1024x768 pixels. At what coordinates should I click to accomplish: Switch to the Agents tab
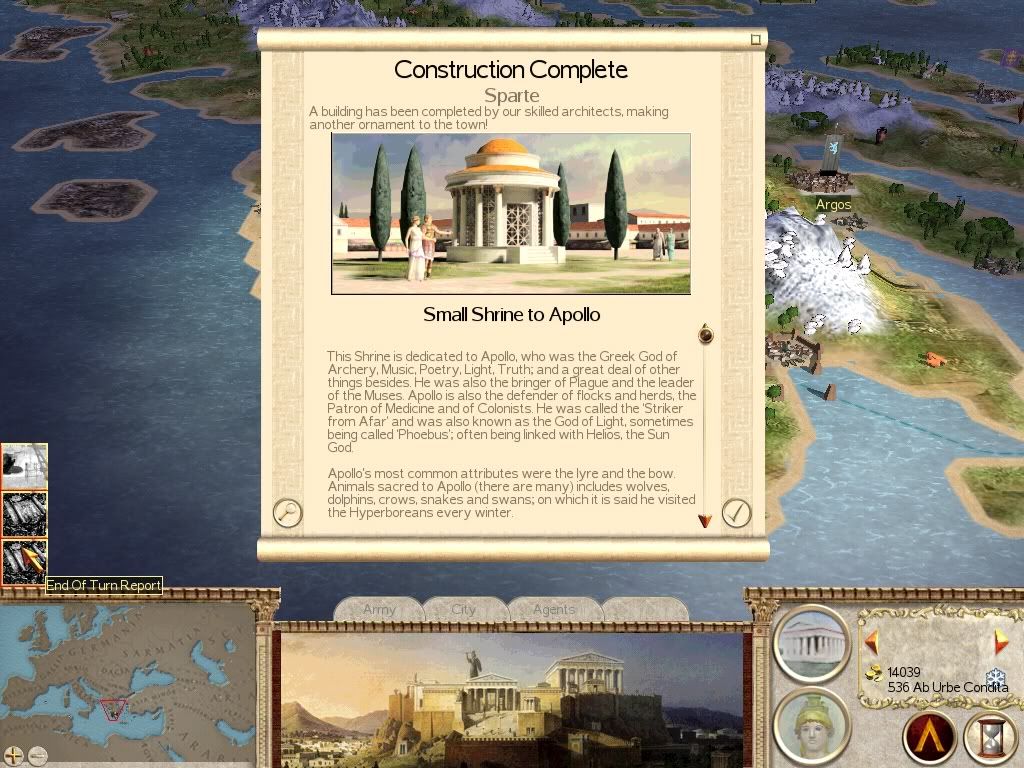coord(553,609)
